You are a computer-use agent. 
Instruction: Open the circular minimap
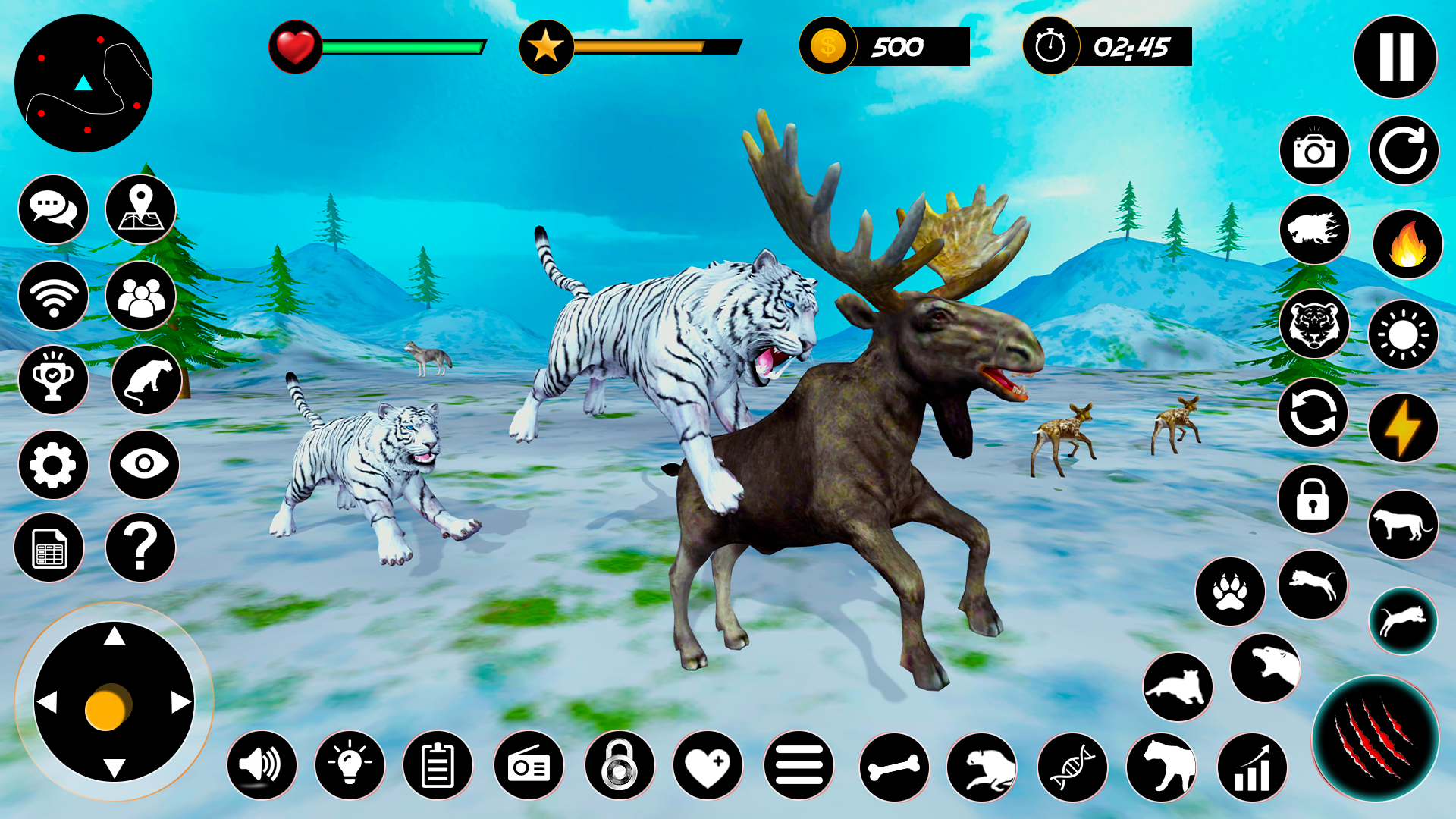click(x=83, y=83)
